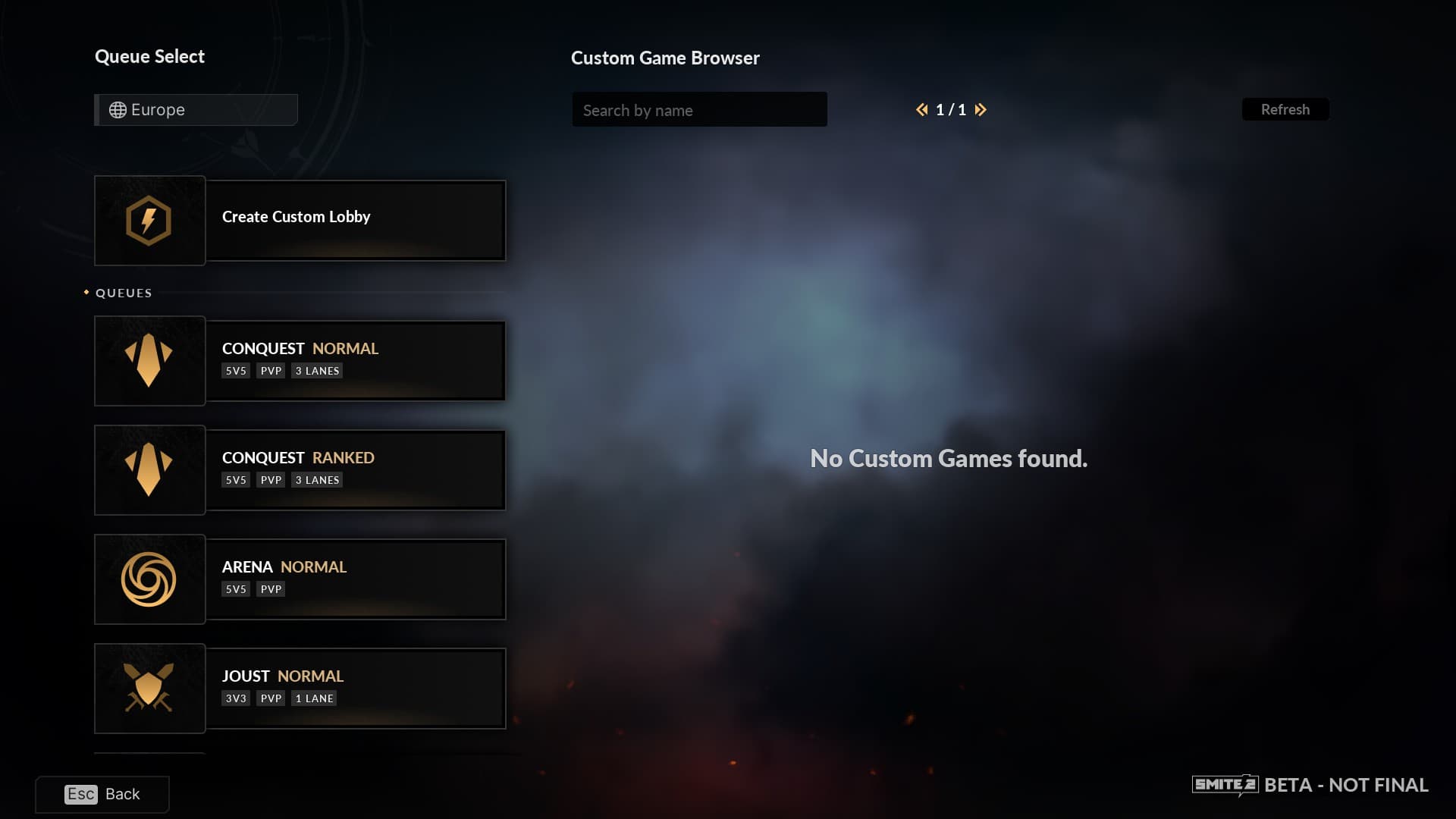The height and width of the screenshot is (819, 1456).
Task: Choose the Conquest Normal queue
Action: pos(300,361)
